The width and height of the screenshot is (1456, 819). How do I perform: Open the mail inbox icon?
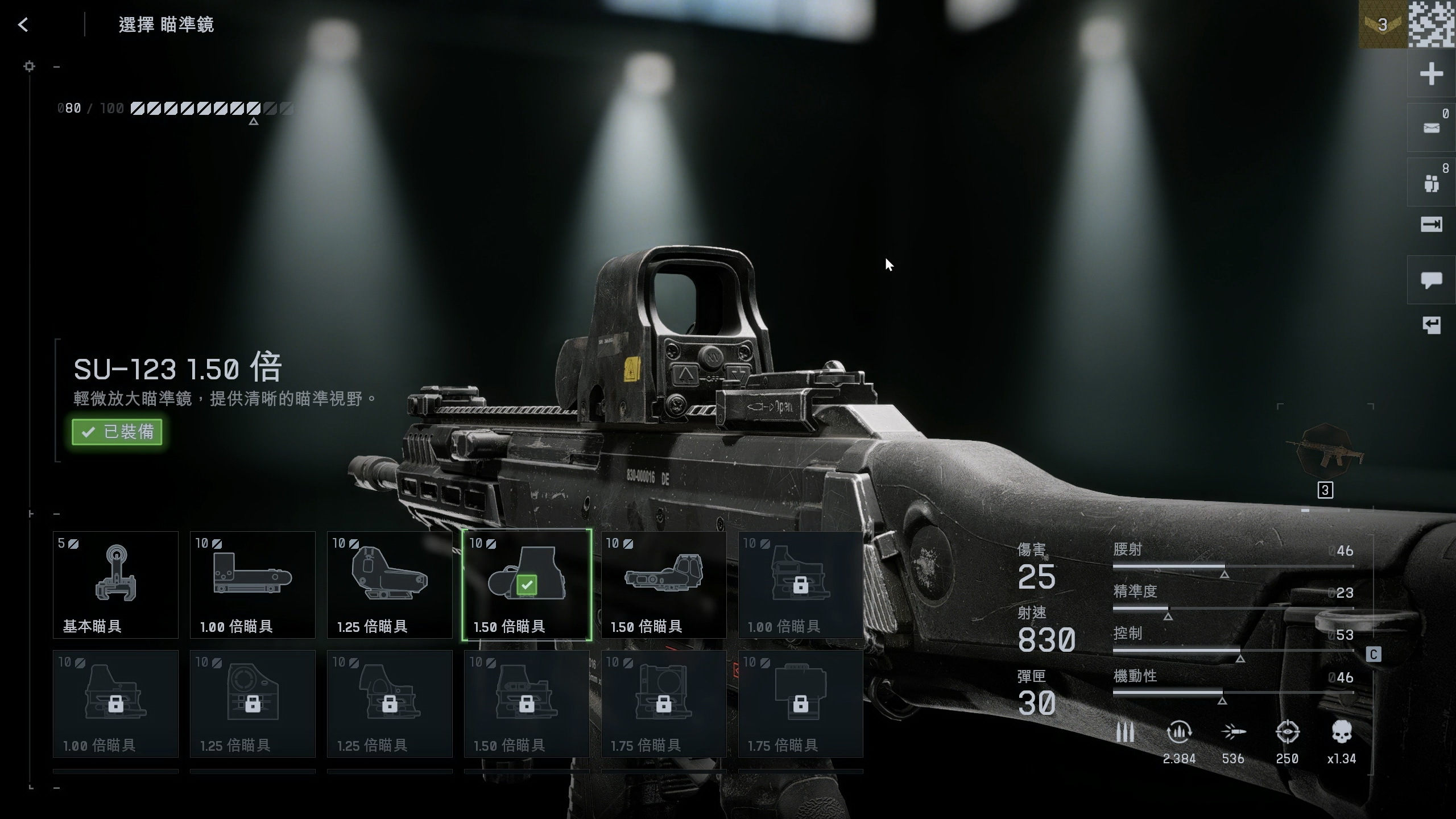pyautogui.click(x=1431, y=127)
